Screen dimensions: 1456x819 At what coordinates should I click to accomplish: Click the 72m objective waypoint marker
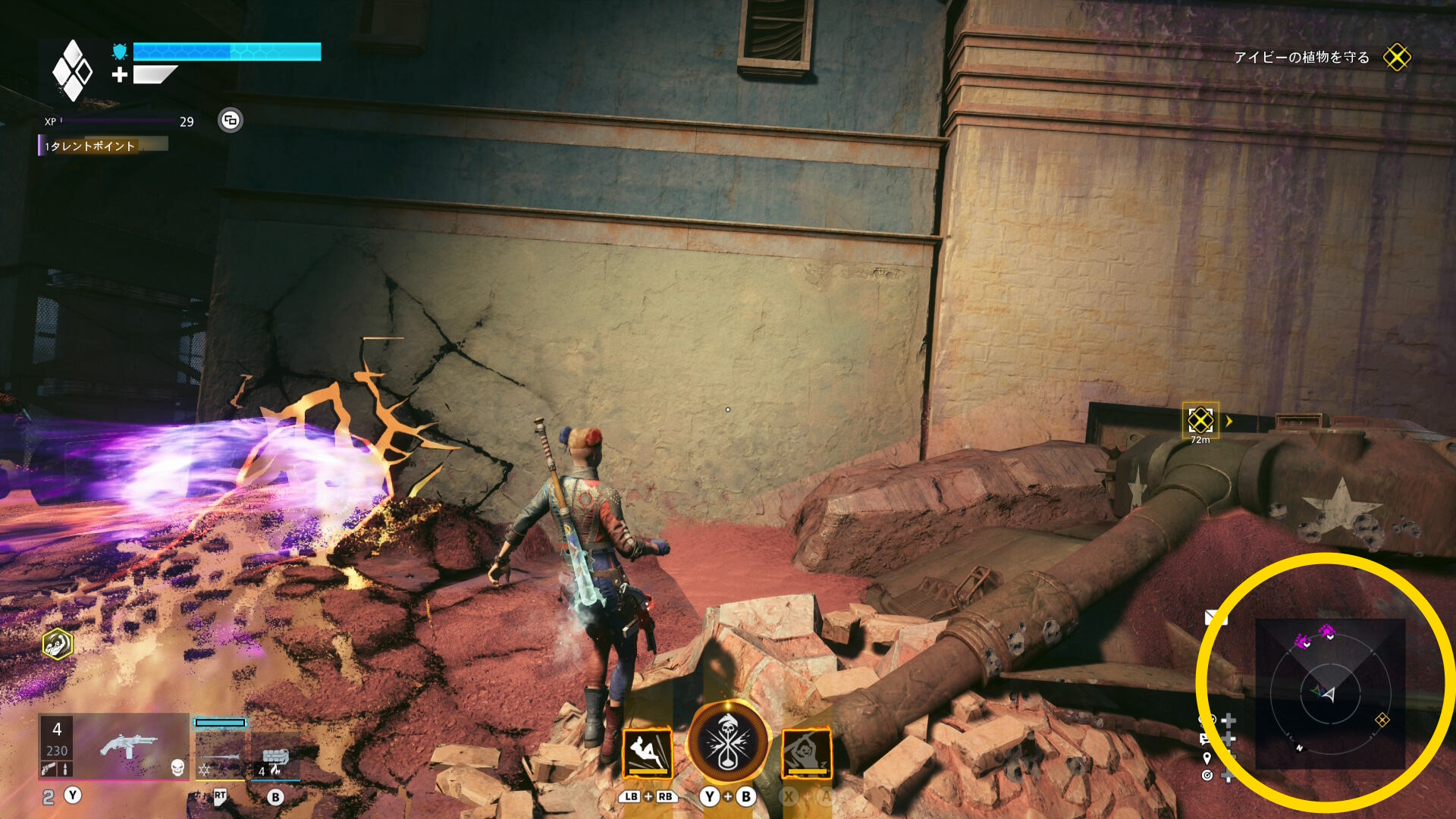pyautogui.click(x=1200, y=420)
